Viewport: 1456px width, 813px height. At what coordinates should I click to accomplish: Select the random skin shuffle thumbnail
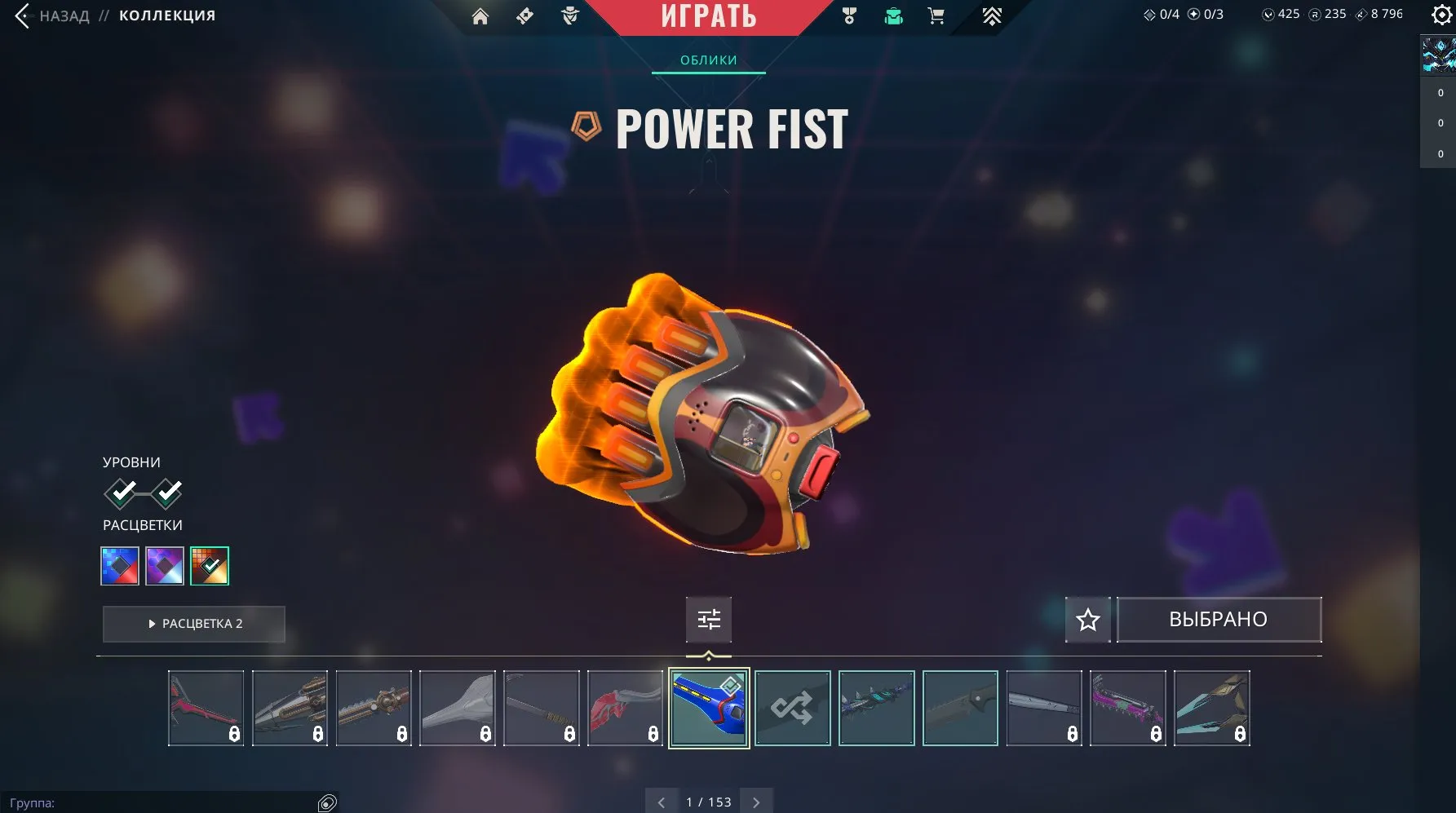[x=792, y=708]
